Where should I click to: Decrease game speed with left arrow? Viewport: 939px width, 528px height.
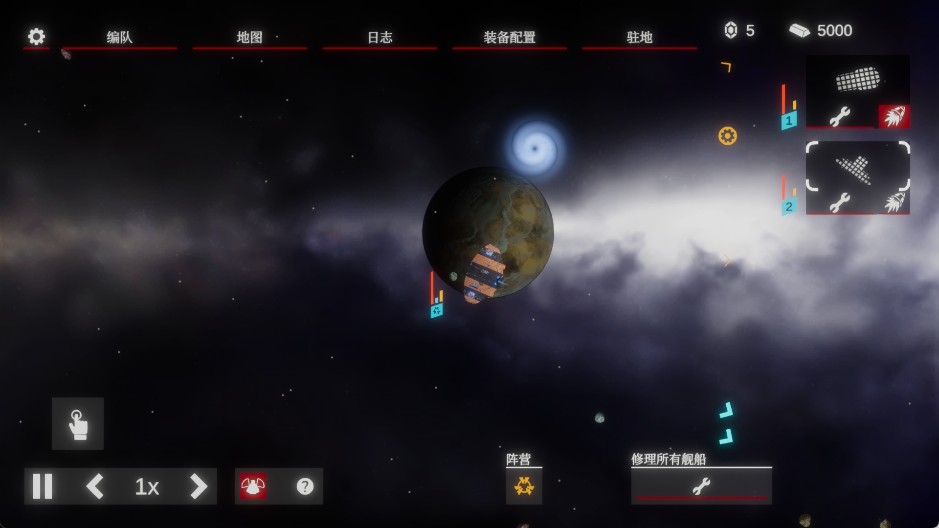coord(95,486)
